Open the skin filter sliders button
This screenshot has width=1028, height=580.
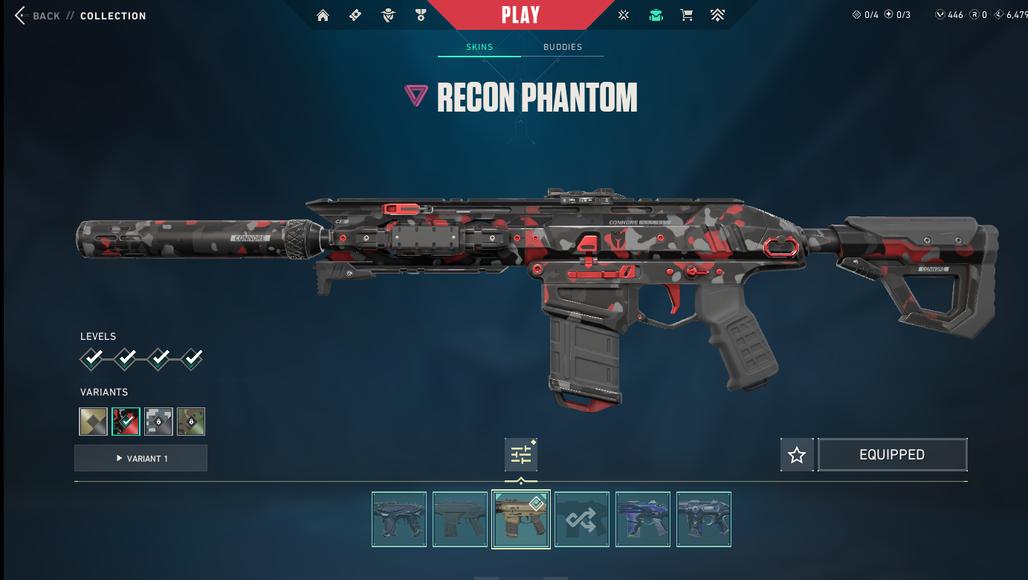click(521, 455)
